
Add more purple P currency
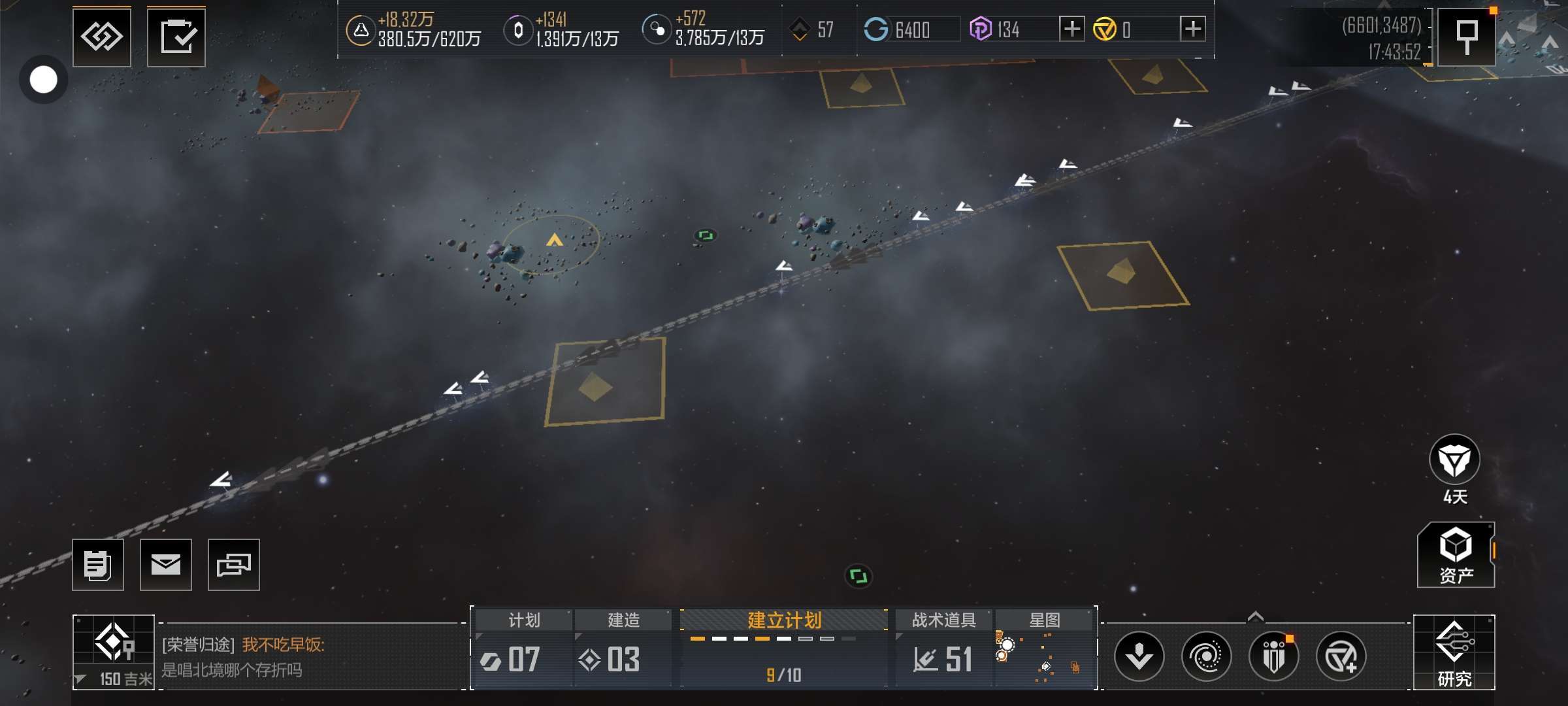1071,29
